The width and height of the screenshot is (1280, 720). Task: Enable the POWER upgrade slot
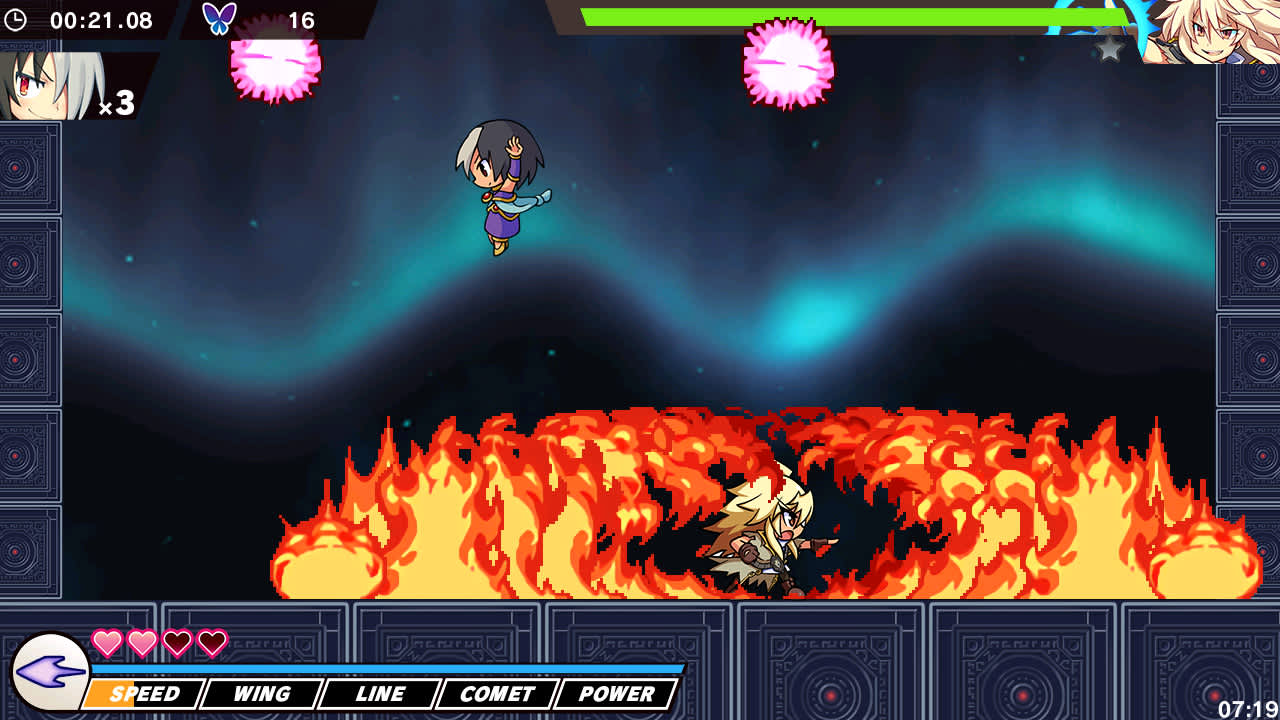(x=617, y=693)
